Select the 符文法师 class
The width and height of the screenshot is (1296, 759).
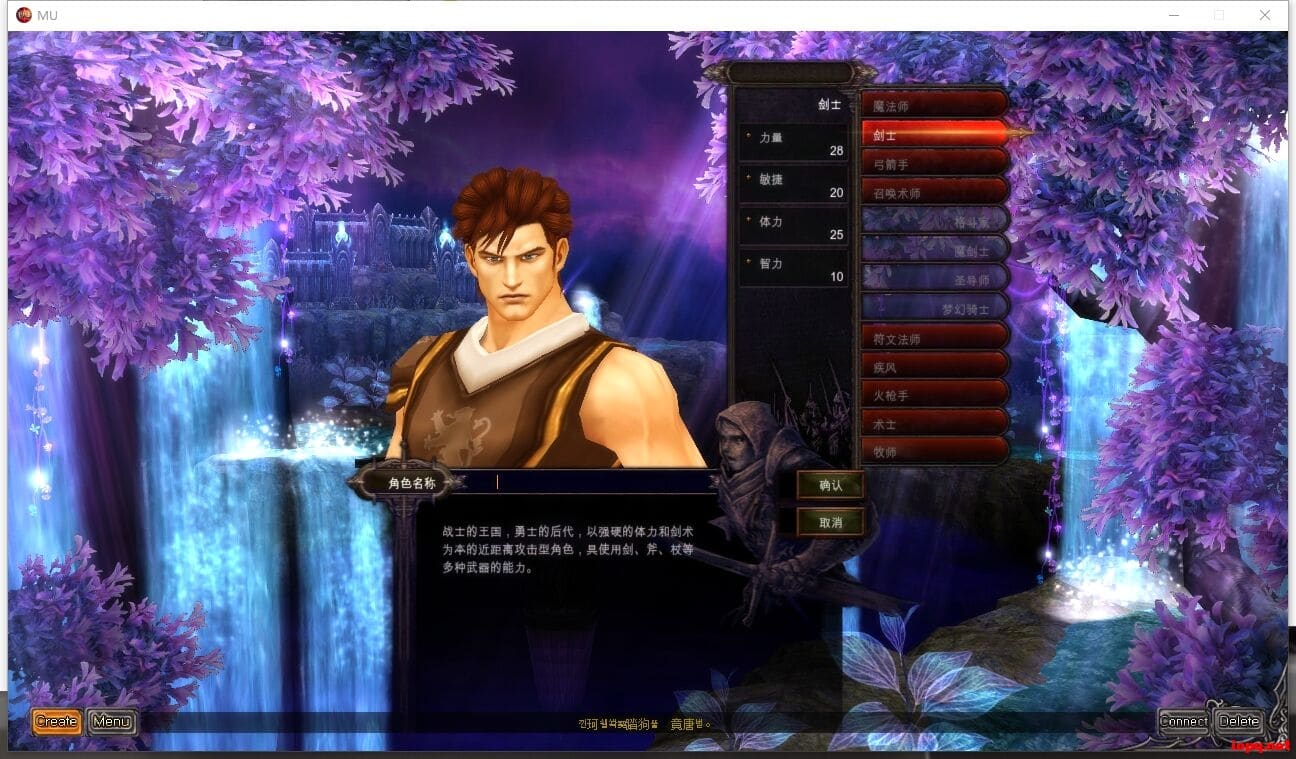[933, 338]
